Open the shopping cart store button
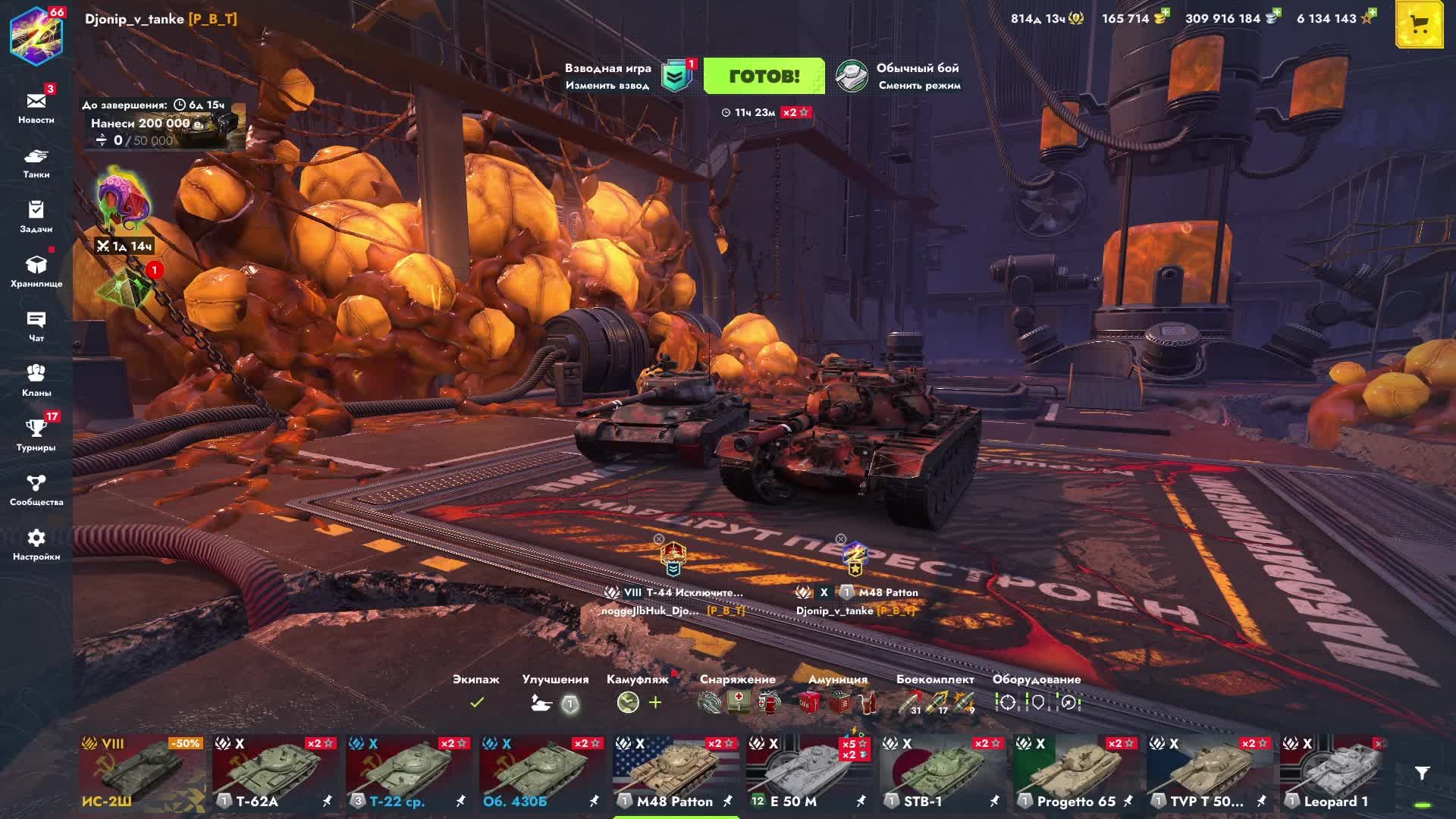 1419,26
